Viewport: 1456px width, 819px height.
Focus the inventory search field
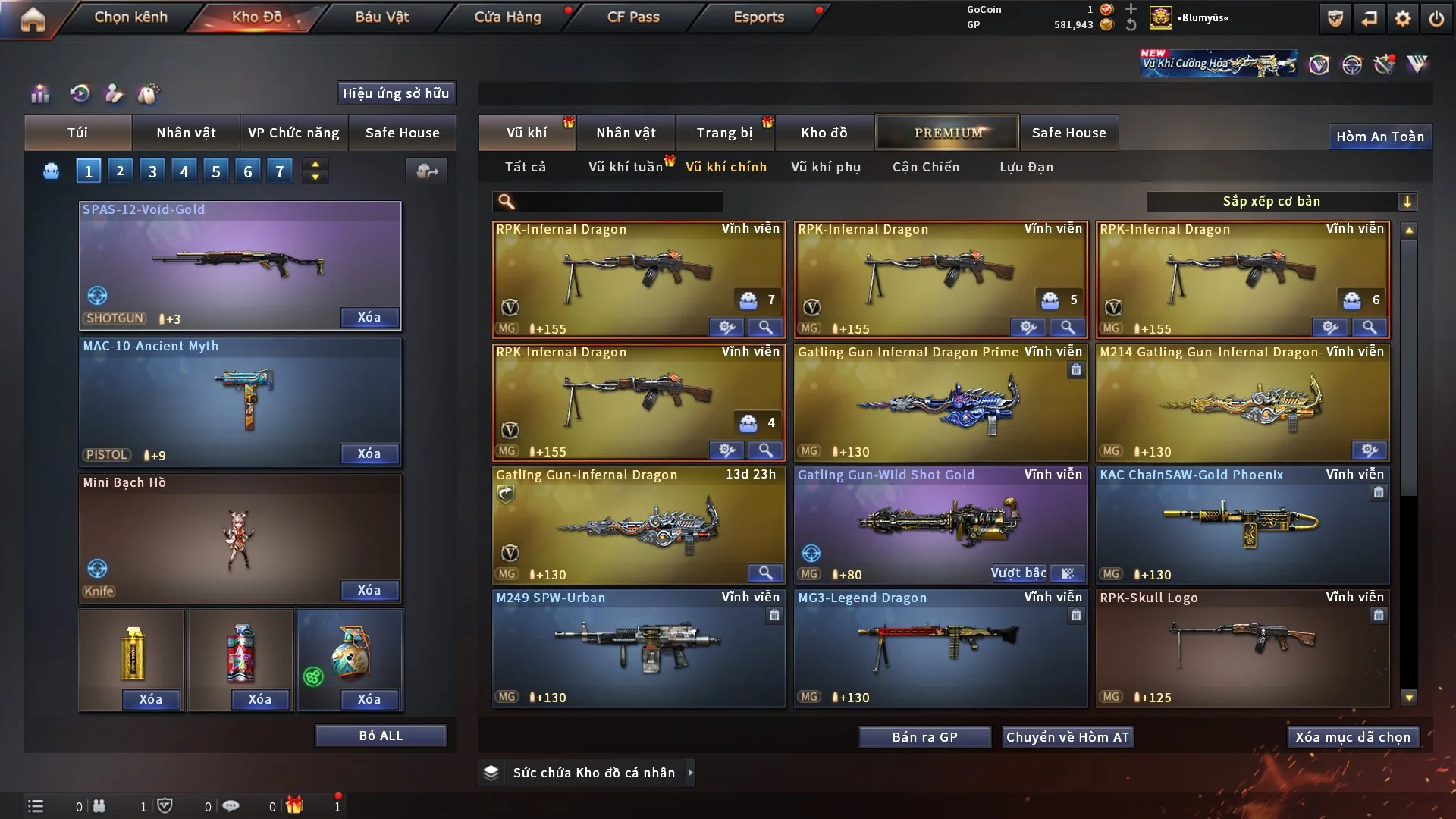pos(618,201)
